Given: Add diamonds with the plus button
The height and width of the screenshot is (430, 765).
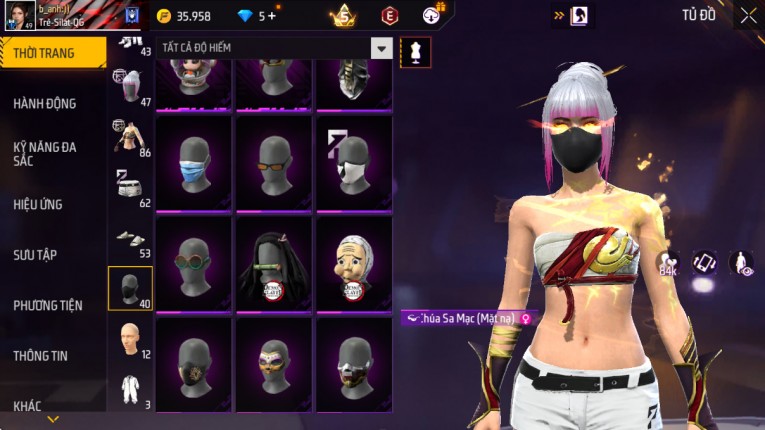Looking at the screenshot, I should (x=271, y=16).
